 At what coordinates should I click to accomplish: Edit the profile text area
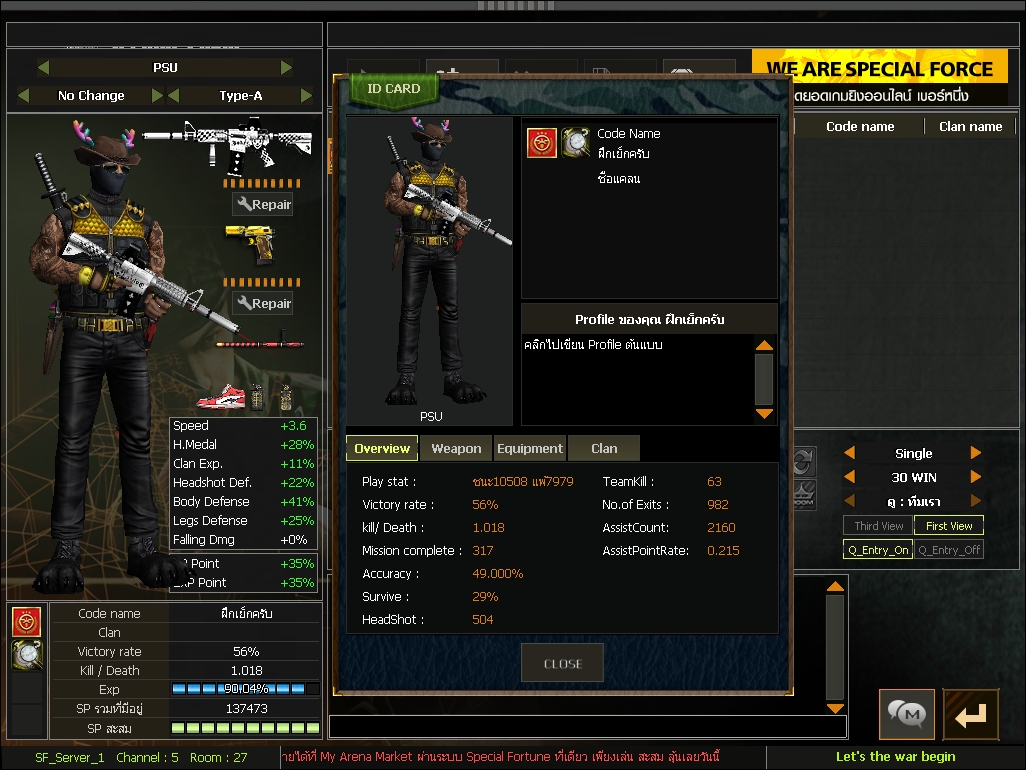(636, 378)
